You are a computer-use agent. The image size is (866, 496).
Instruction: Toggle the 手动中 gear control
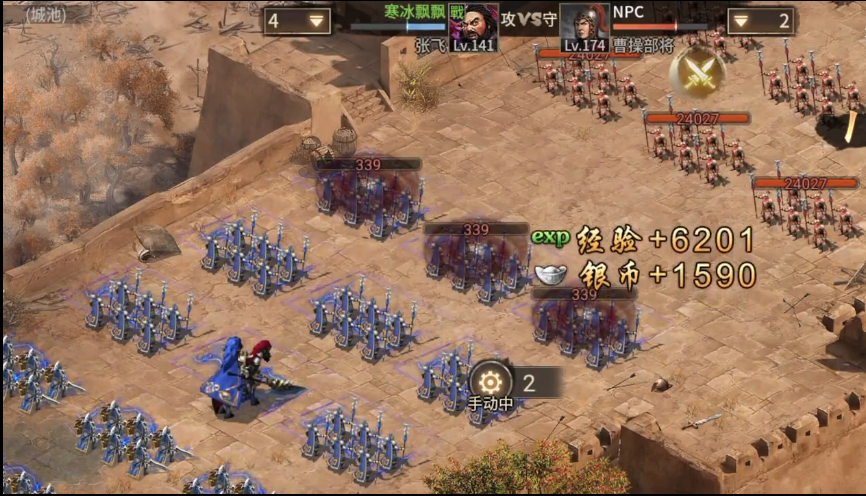coord(491,382)
